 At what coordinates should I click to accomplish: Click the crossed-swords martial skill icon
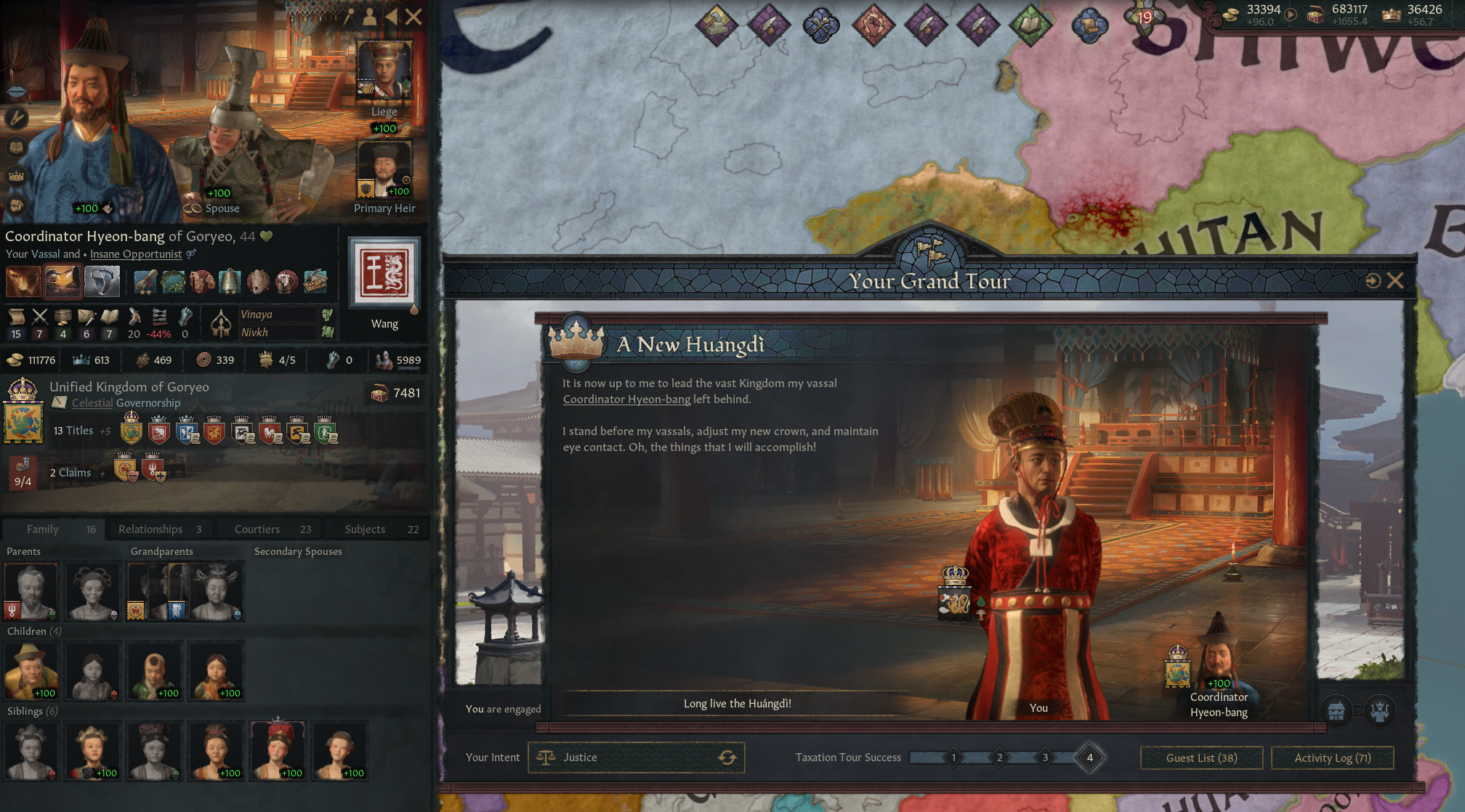tap(41, 317)
